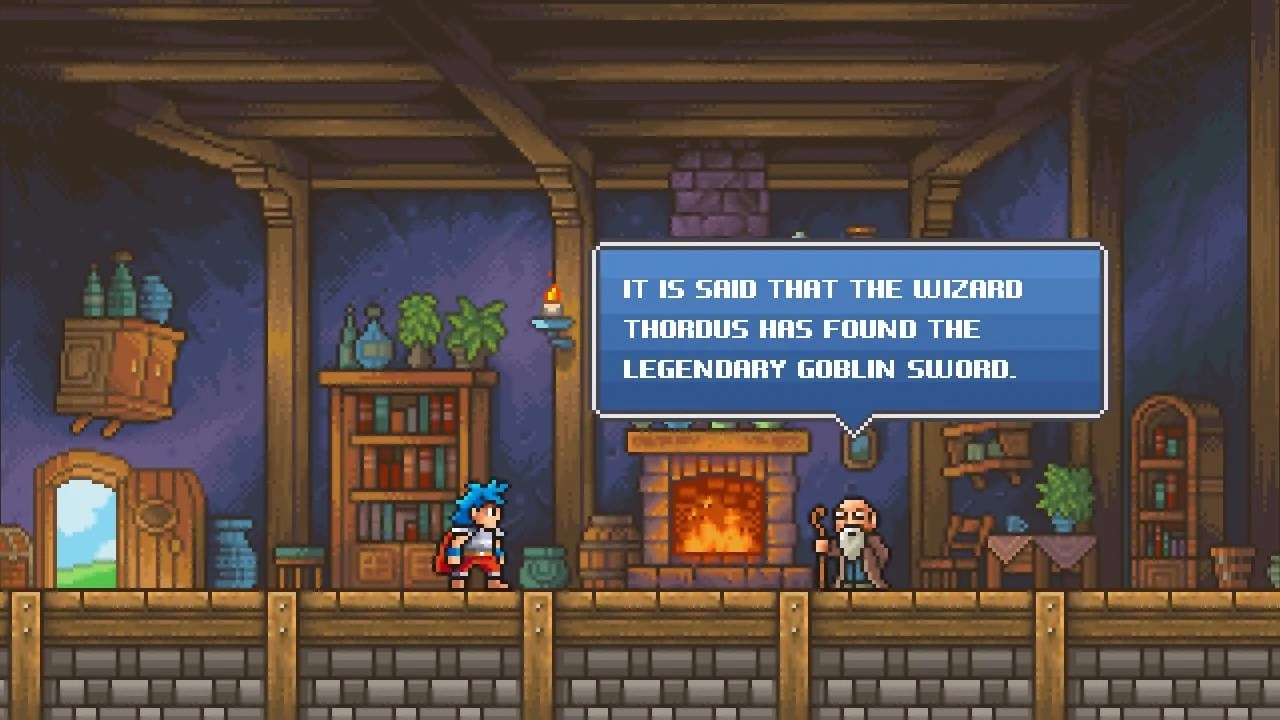Tap the Goblin Sword dialogue box to continue
The height and width of the screenshot is (720, 1280).
tap(849, 330)
